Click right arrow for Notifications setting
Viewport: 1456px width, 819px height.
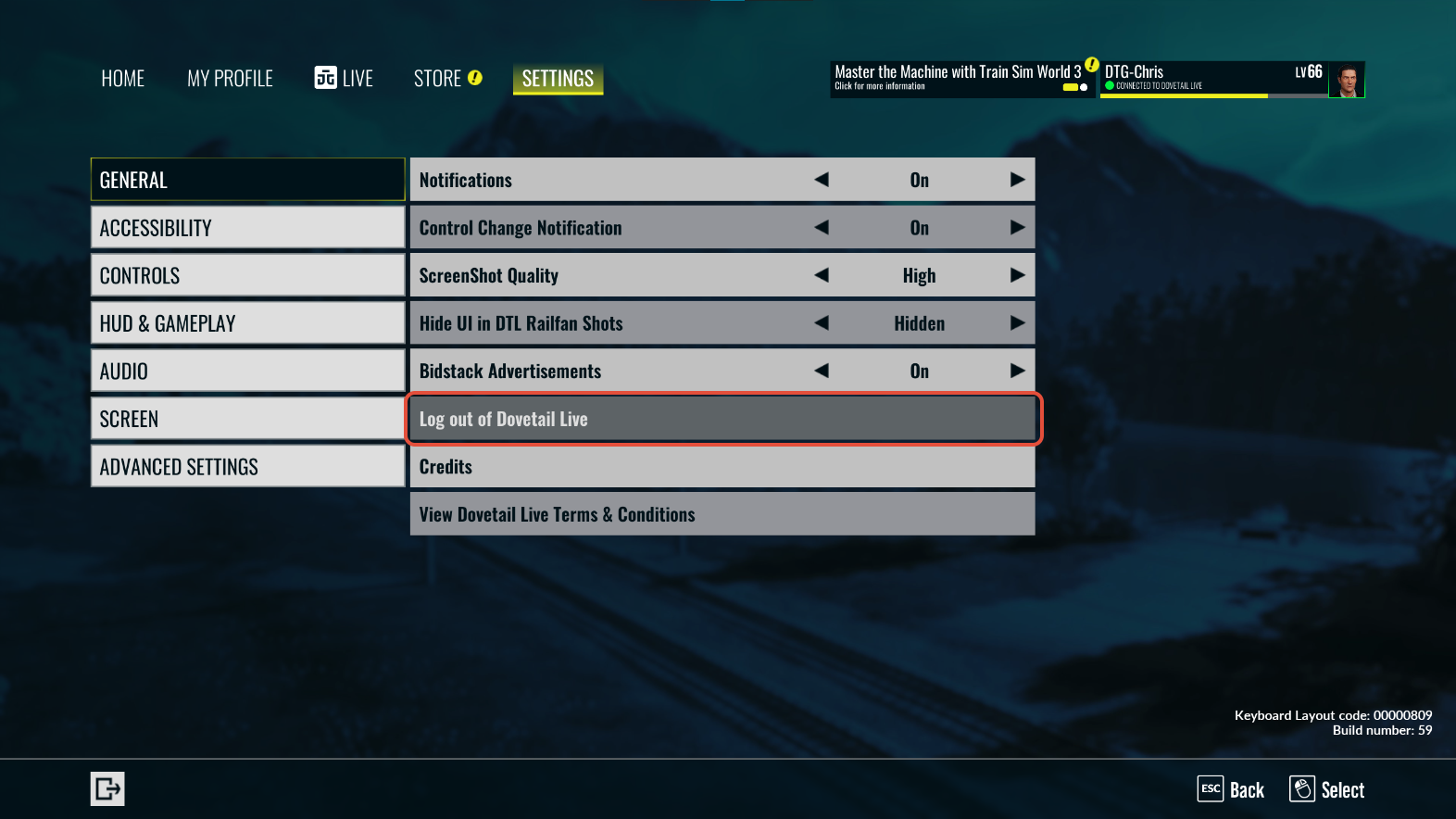point(1017,180)
